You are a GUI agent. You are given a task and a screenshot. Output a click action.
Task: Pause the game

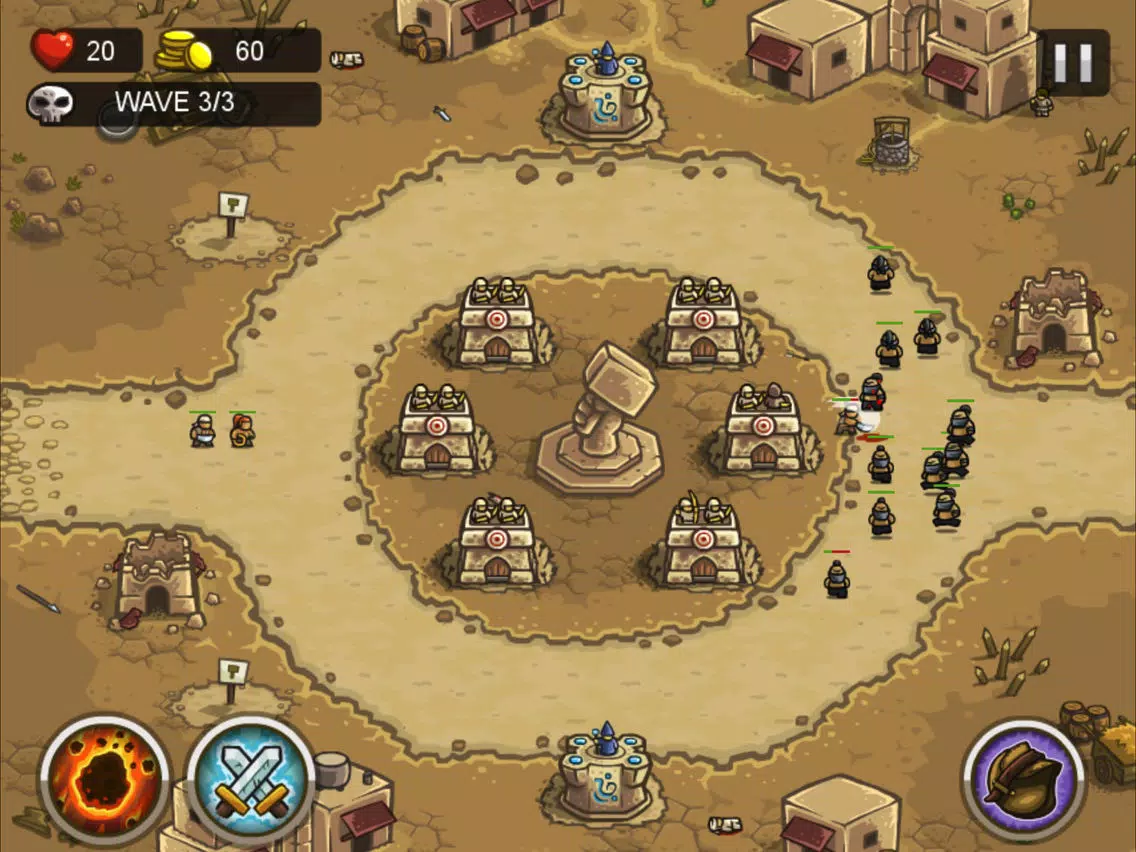(x=1073, y=62)
